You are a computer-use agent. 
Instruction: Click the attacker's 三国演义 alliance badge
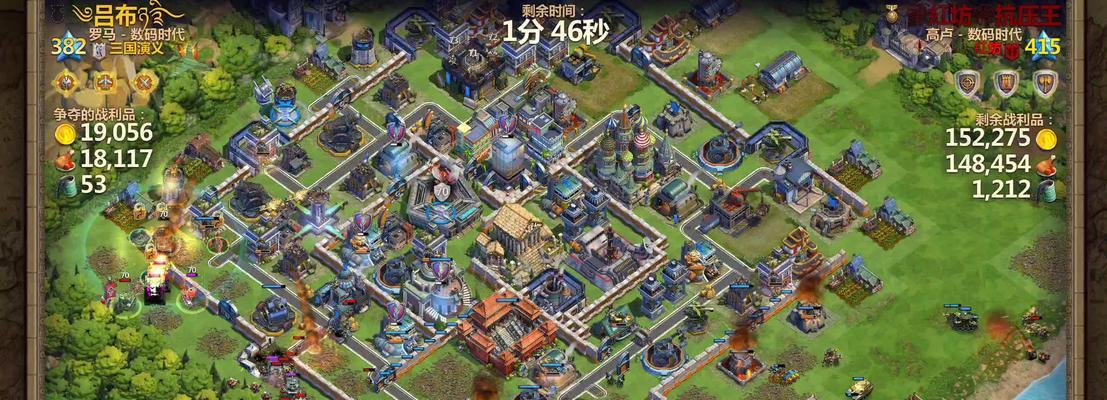coord(101,48)
